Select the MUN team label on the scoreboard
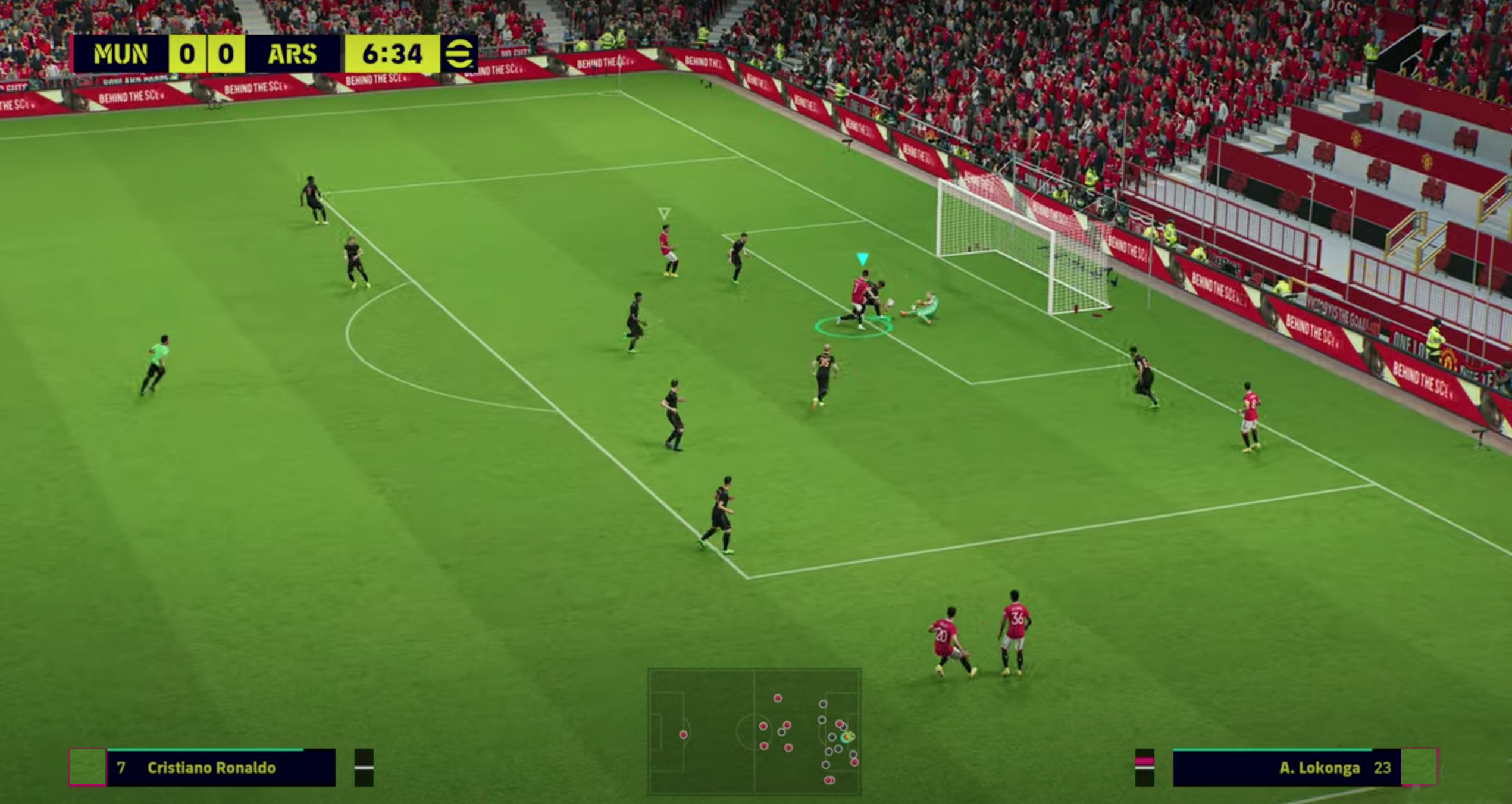 [x=121, y=54]
